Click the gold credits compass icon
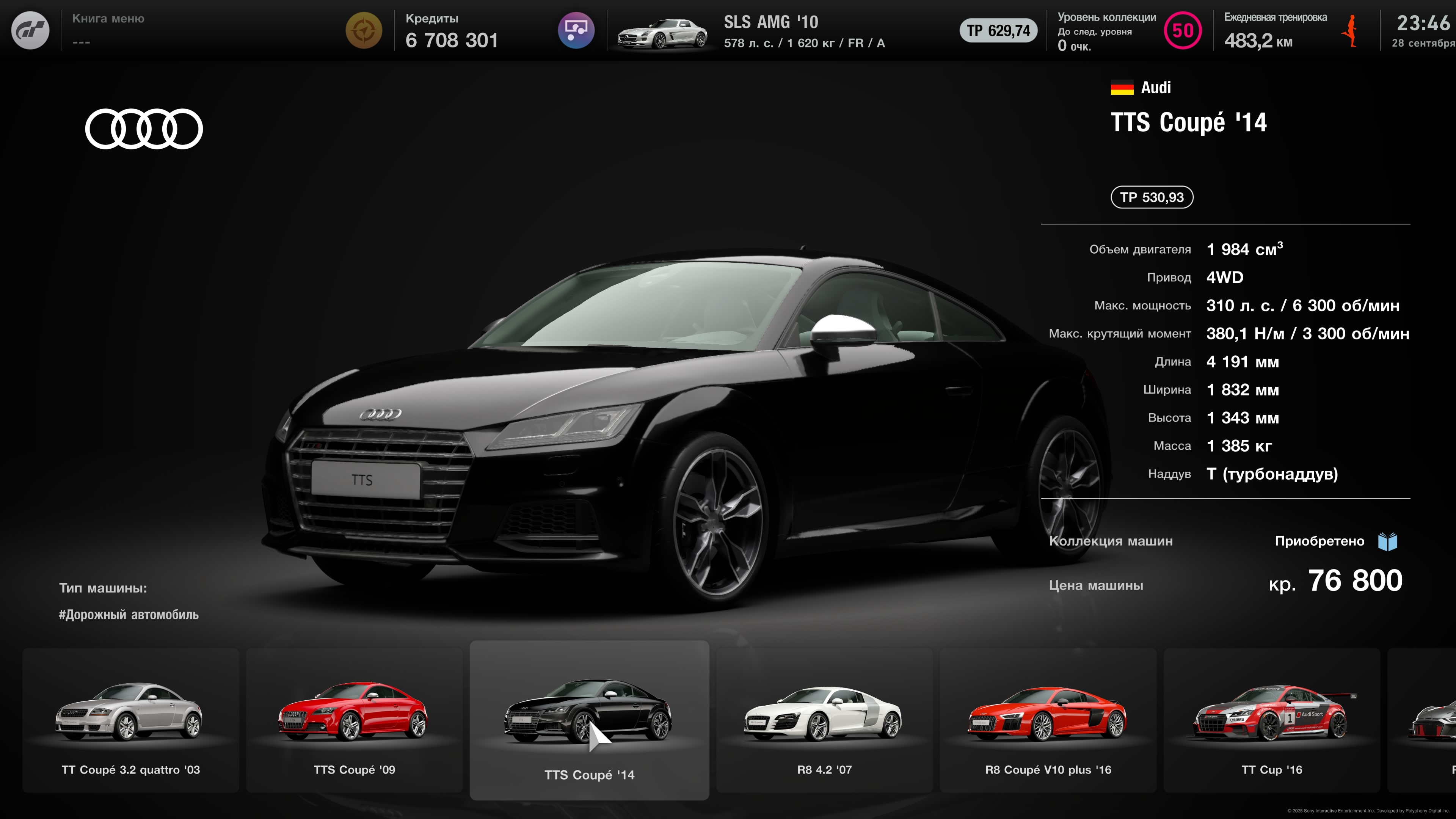 point(364,30)
